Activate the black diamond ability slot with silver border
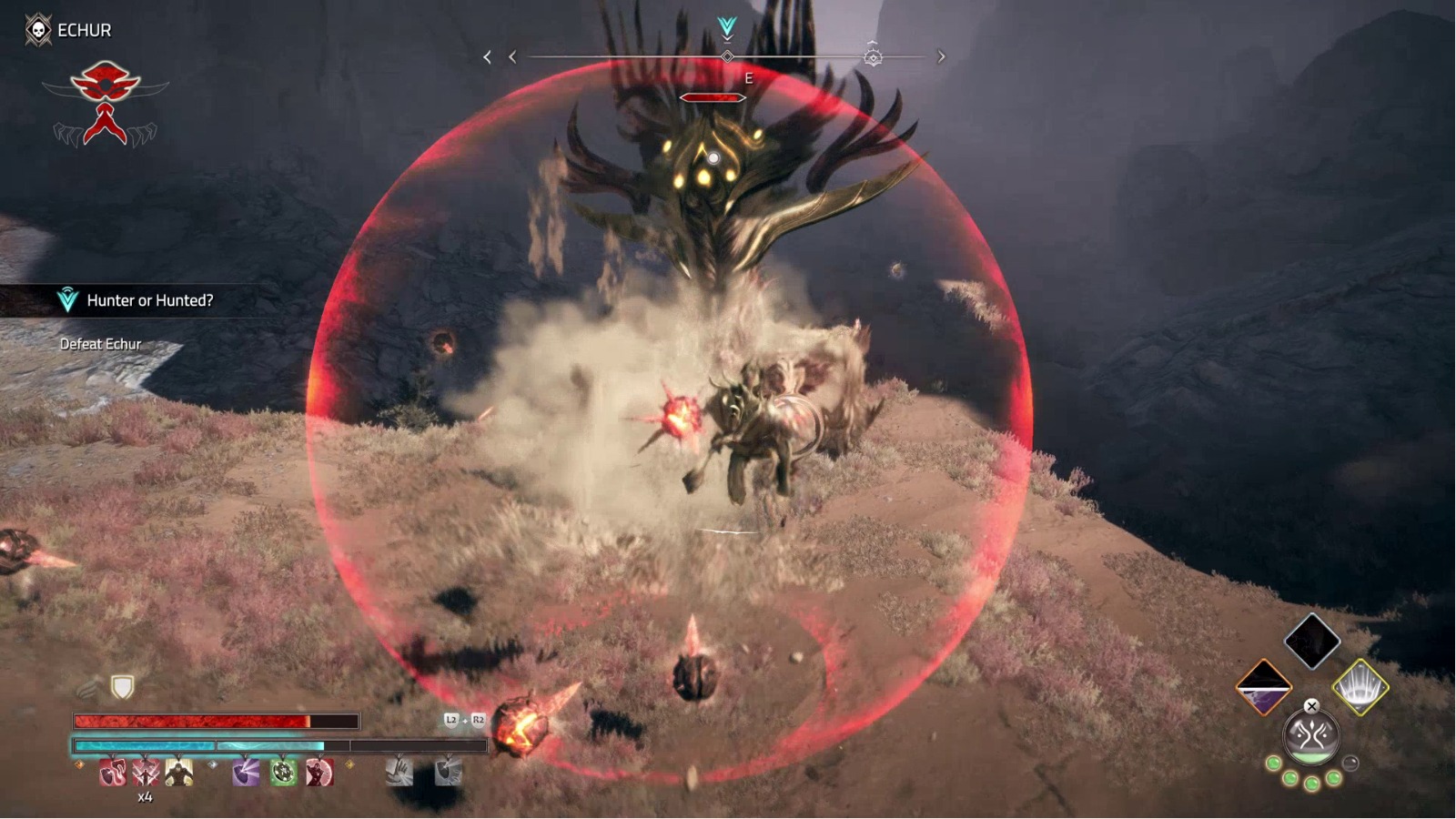 [1311, 641]
